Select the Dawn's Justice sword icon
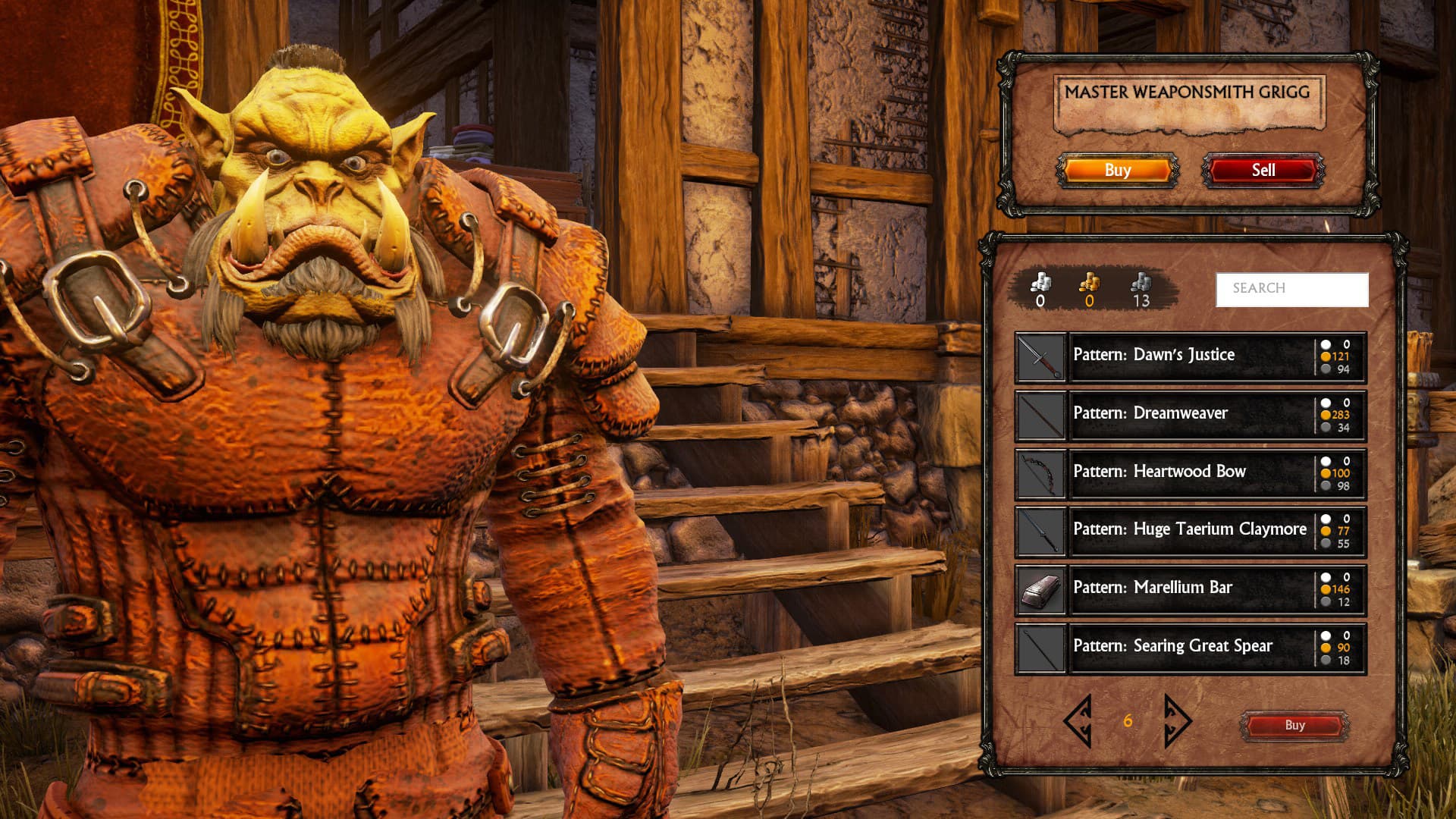Screen dimensions: 1456x819 pyautogui.click(x=1040, y=354)
